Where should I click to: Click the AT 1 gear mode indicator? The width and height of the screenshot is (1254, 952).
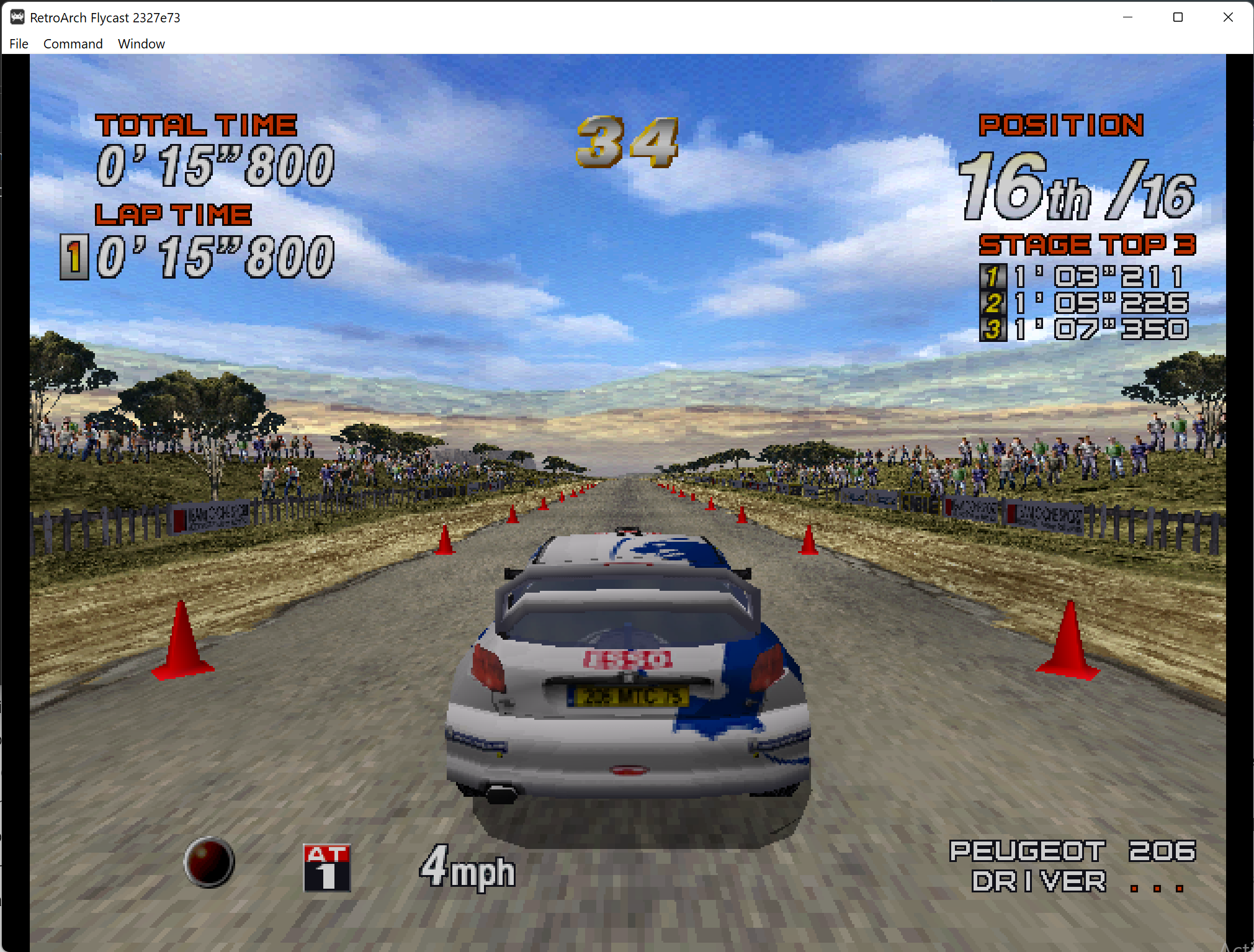click(x=327, y=868)
